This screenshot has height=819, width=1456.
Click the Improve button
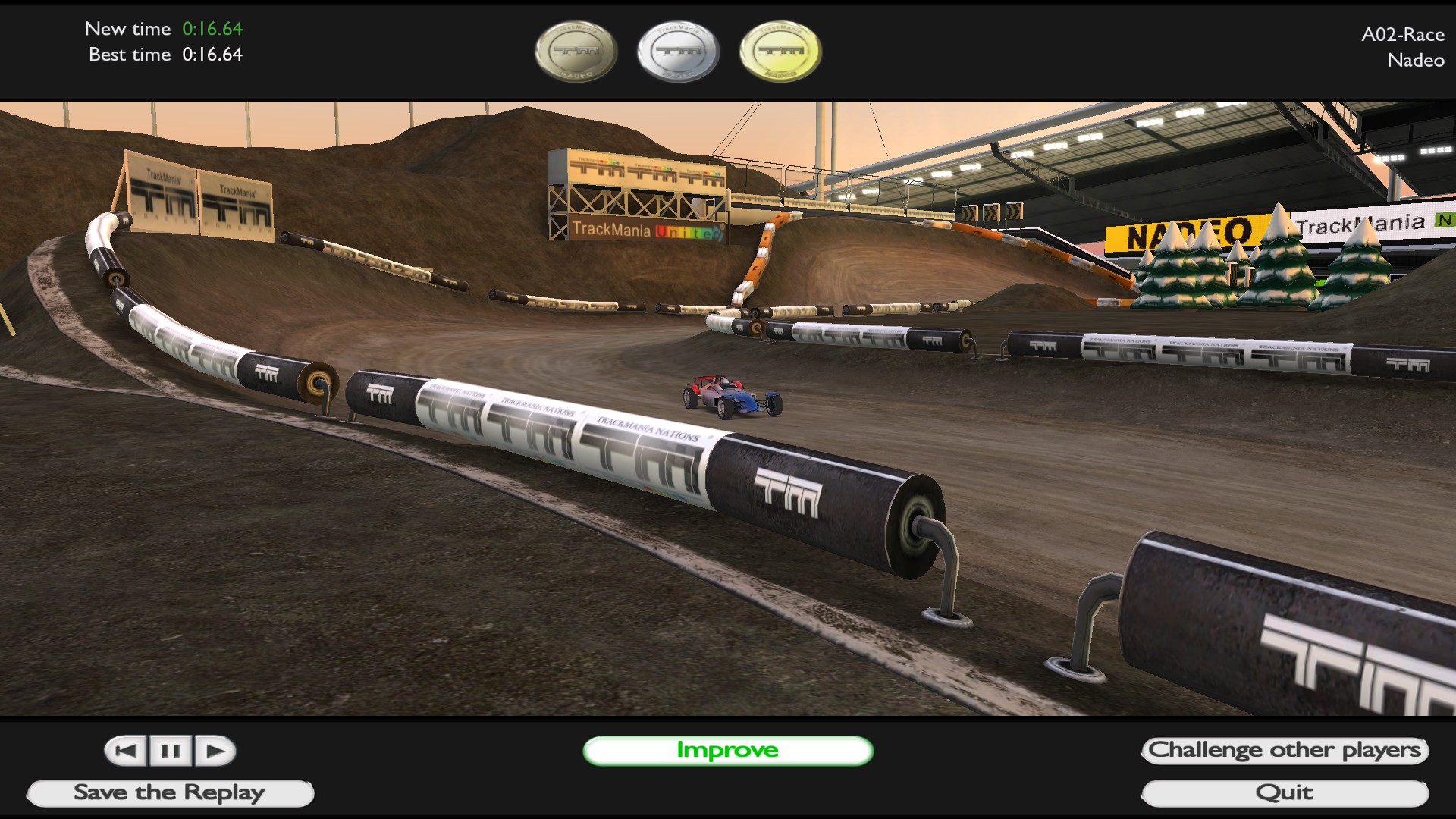coord(727,751)
